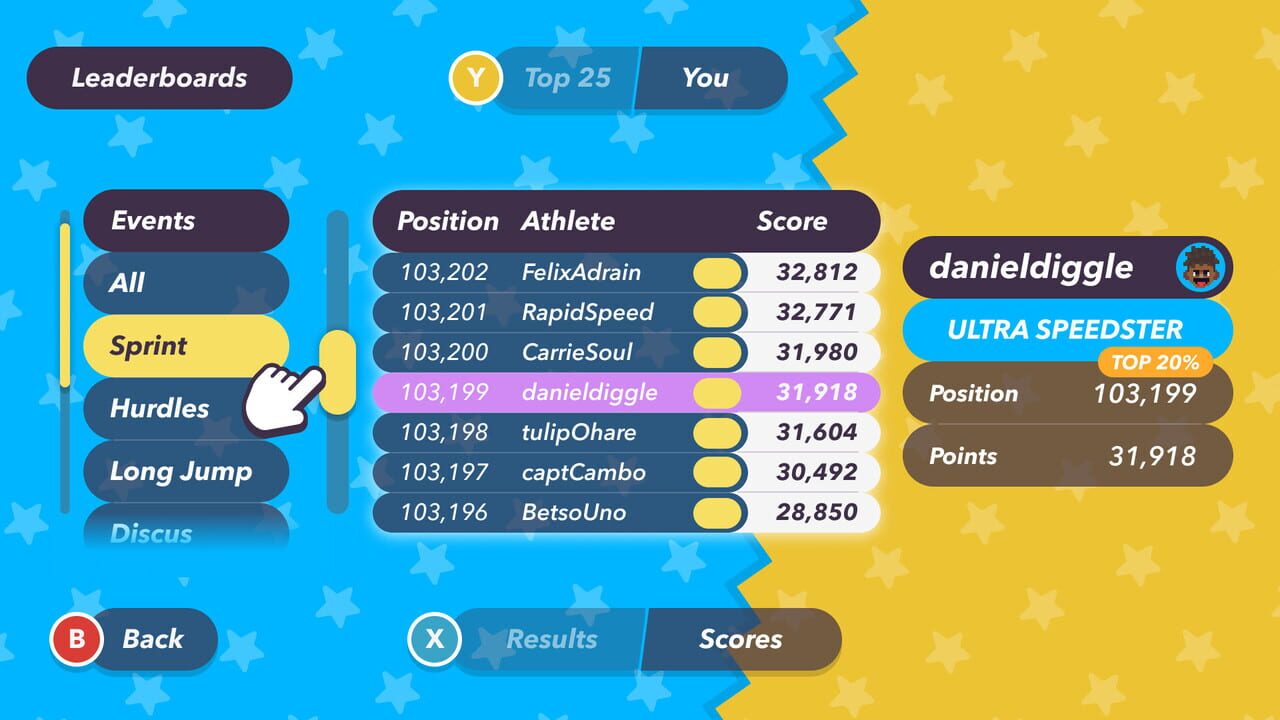Click the X controller button icon near Results
Screen dimensions: 1280x720
434,639
